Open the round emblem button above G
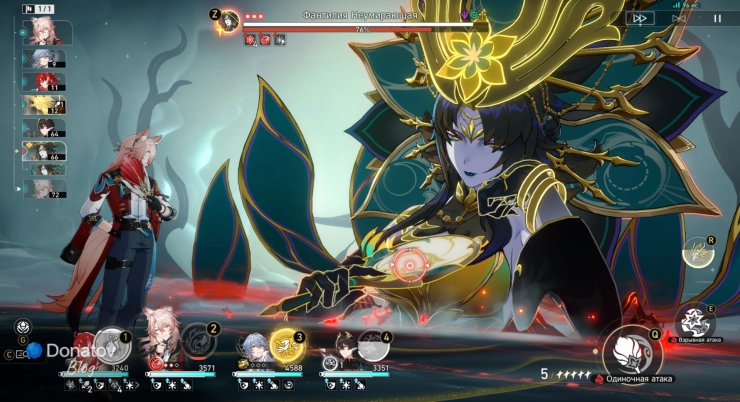740x402 pixels. [22, 327]
